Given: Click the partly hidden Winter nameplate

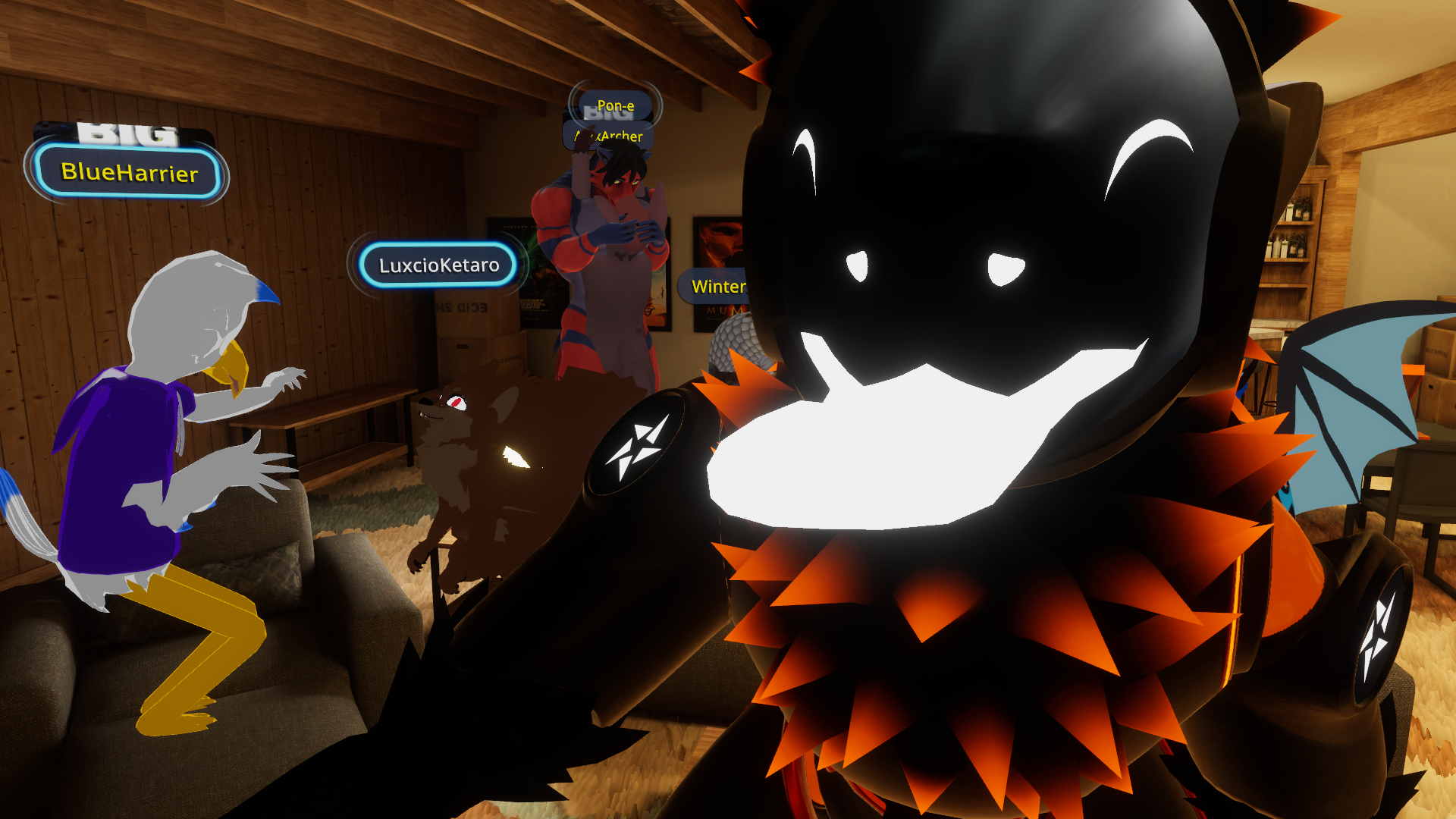Looking at the screenshot, I should (716, 287).
